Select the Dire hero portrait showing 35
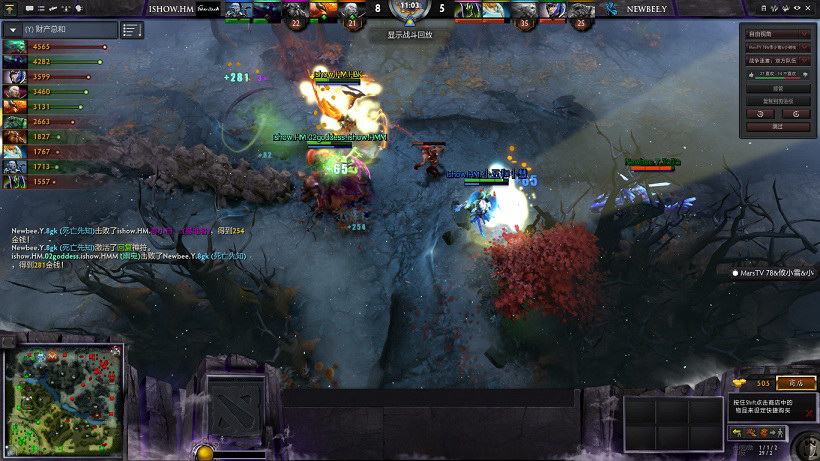The image size is (820, 461). pyautogui.click(x=524, y=12)
